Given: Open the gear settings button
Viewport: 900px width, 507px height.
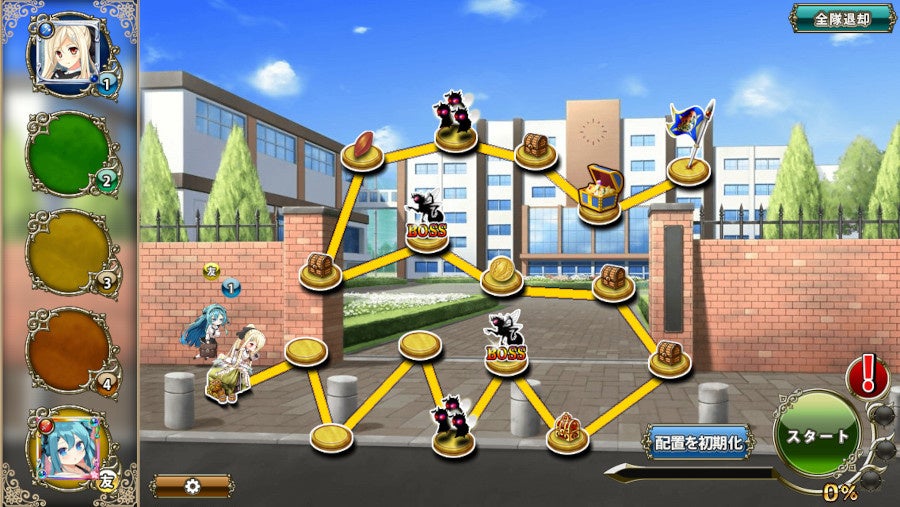Looking at the screenshot, I should click(192, 486).
